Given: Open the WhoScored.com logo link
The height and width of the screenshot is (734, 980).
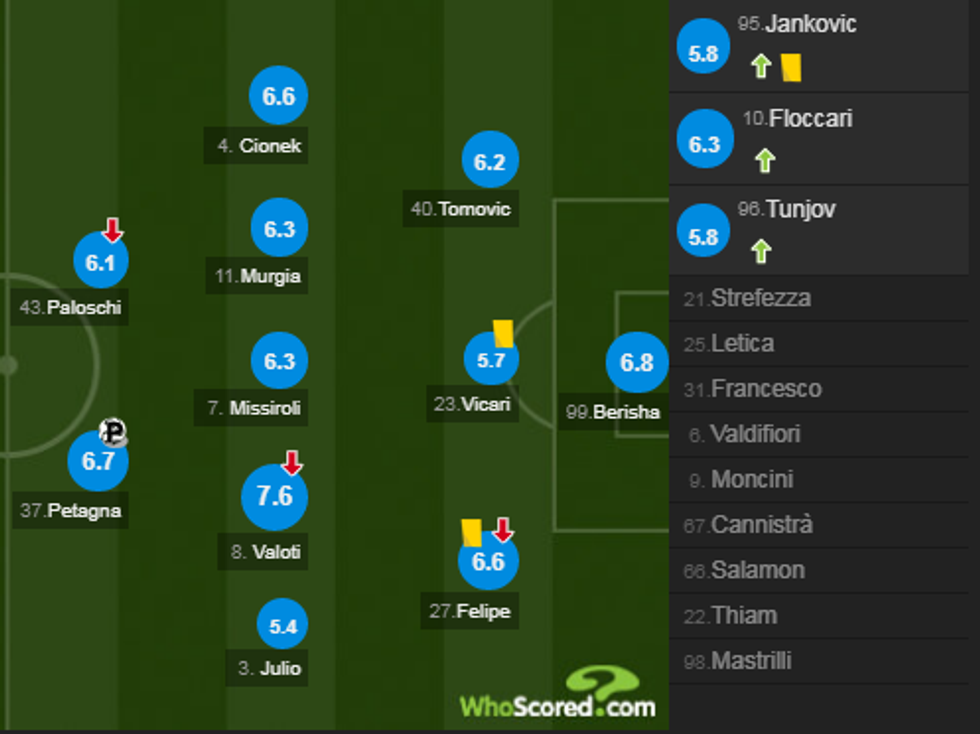Looking at the screenshot, I should tap(557, 695).
